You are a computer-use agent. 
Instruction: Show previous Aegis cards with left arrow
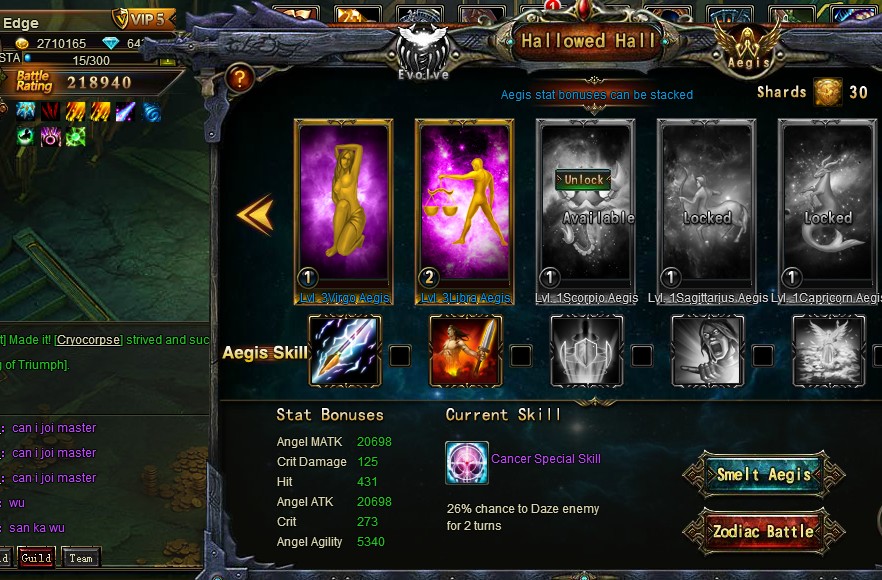tap(255, 214)
